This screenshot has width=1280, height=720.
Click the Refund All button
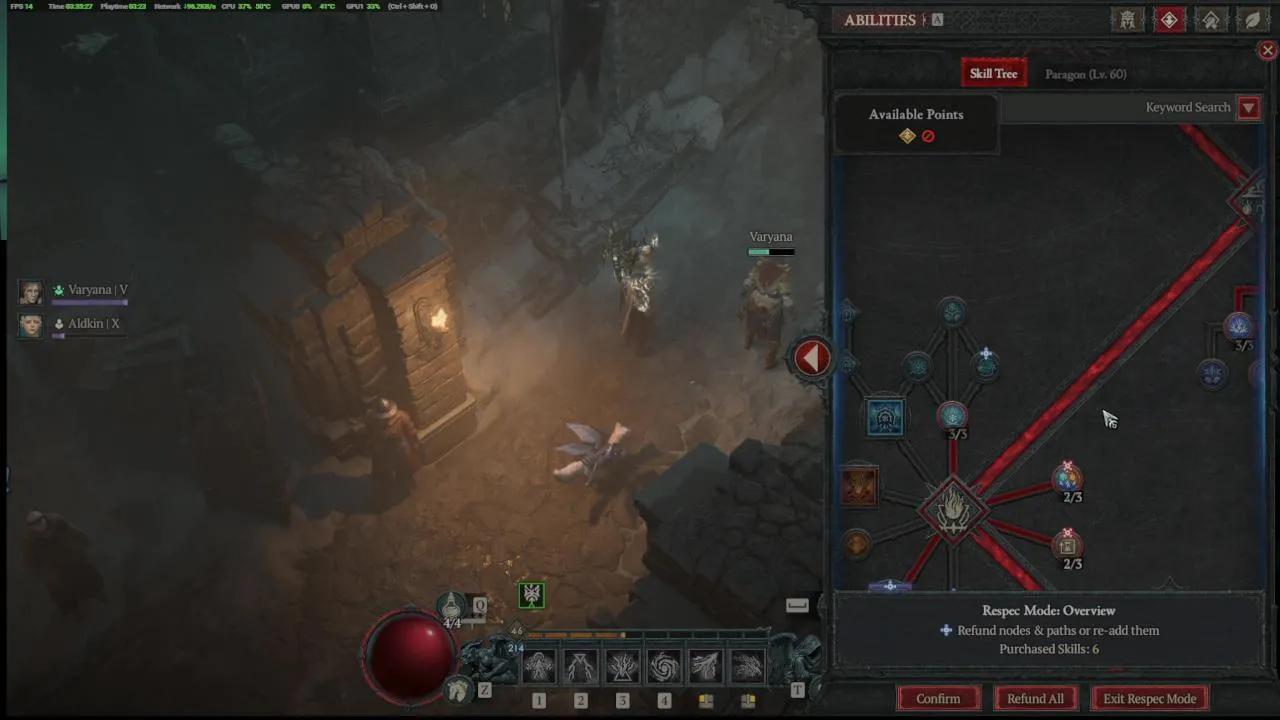tap(1035, 699)
